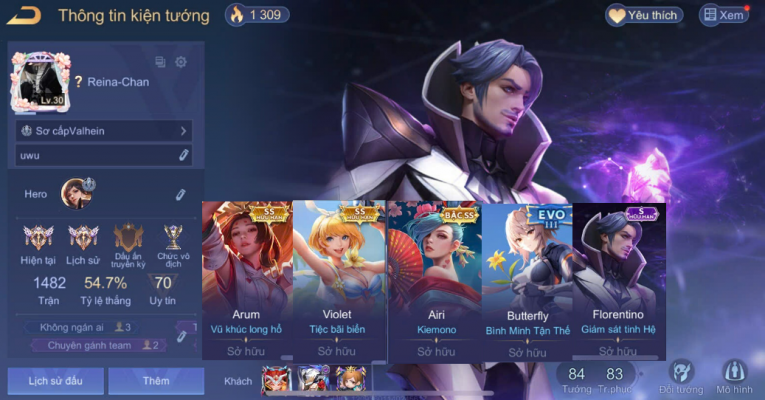Open Dấu ấn truyền kỳ emblem
765x400 pixels.
[129, 240]
